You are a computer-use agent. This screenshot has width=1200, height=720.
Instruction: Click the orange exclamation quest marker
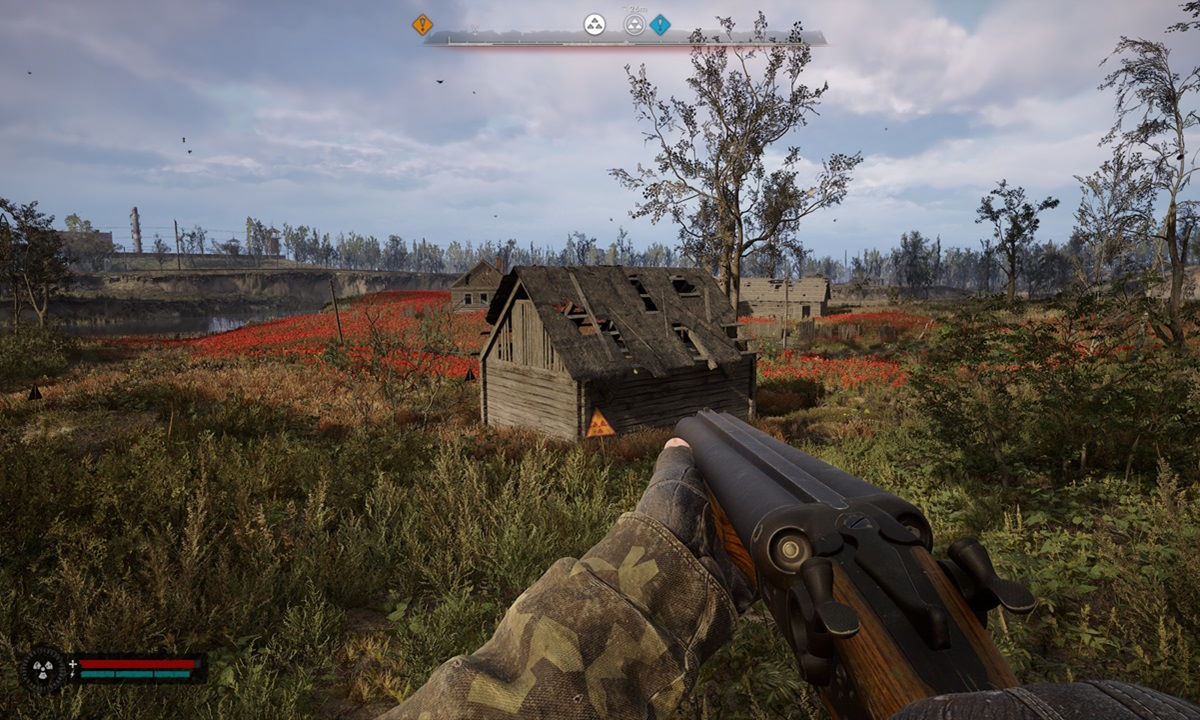coord(422,24)
